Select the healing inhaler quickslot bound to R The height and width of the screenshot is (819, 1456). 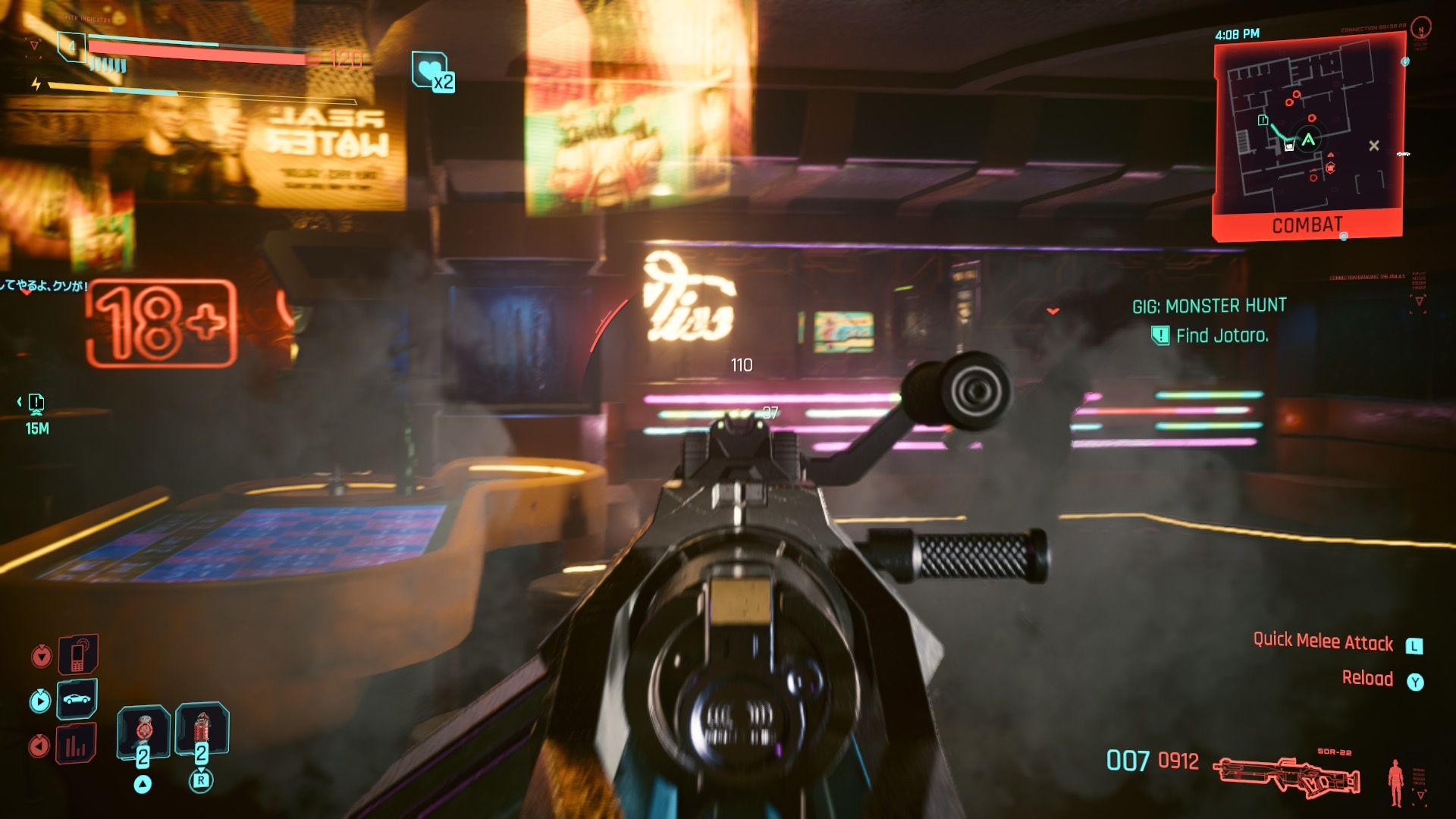click(x=201, y=728)
